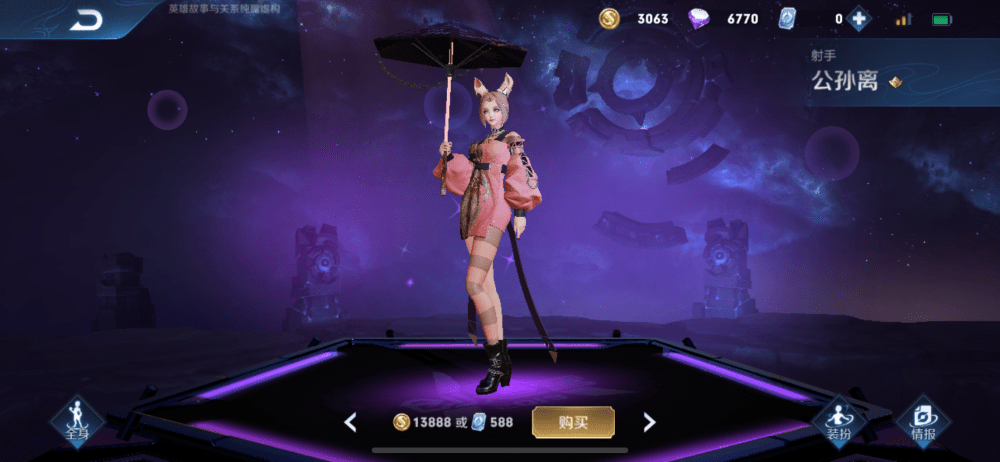The height and width of the screenshot is (462, 1000).
Task: Open the 全身 full-body view
Action: (77, 422)
